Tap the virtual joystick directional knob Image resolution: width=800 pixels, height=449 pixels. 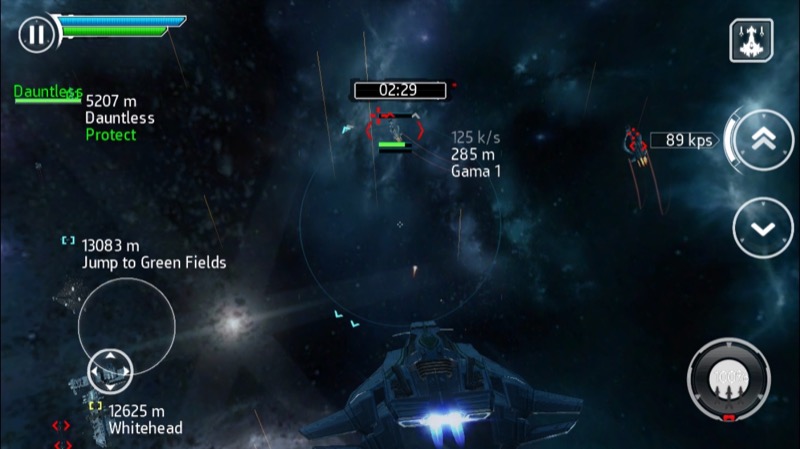110,371
